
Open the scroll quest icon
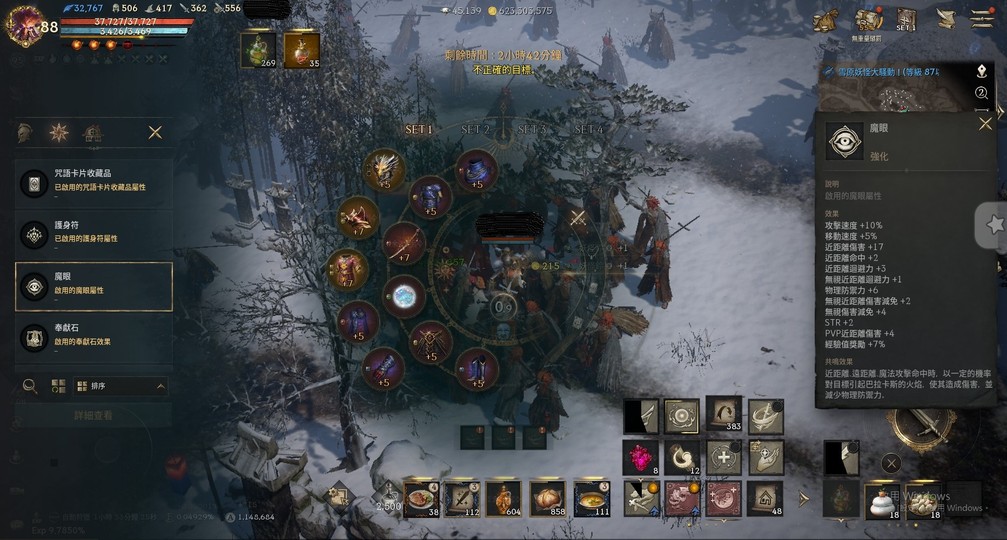(x=945, y=19)
